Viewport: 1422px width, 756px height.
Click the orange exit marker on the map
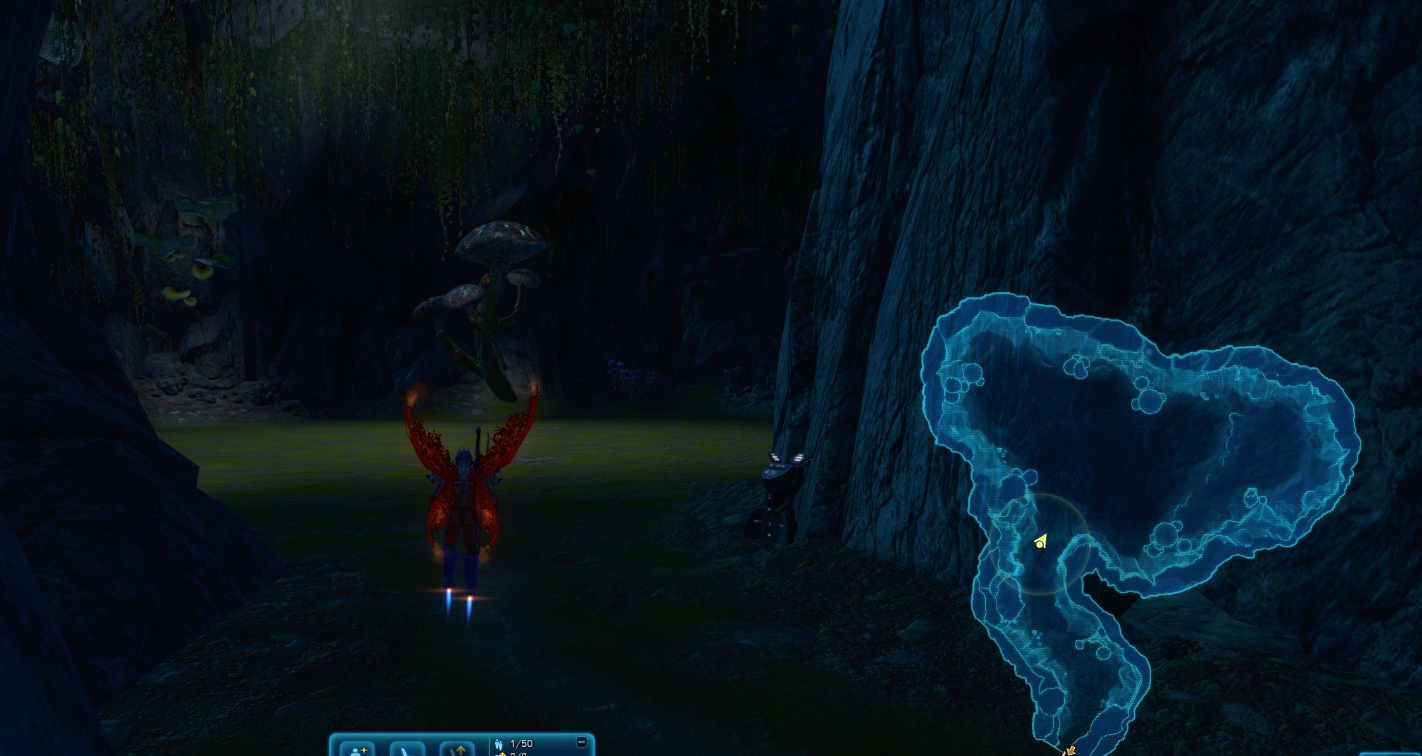tap(1069, 750)
